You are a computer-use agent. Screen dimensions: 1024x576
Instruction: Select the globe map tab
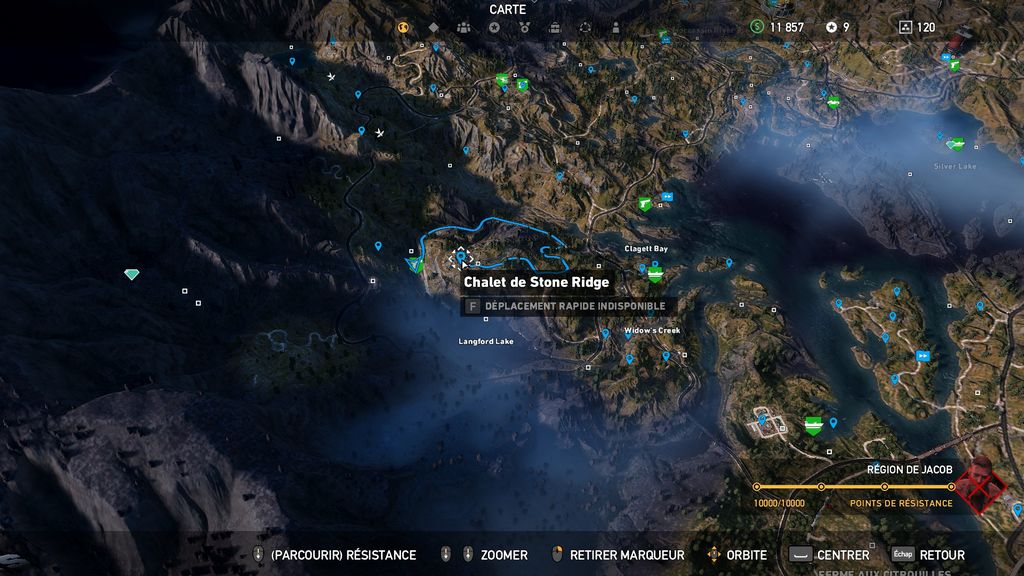[404, 27]
